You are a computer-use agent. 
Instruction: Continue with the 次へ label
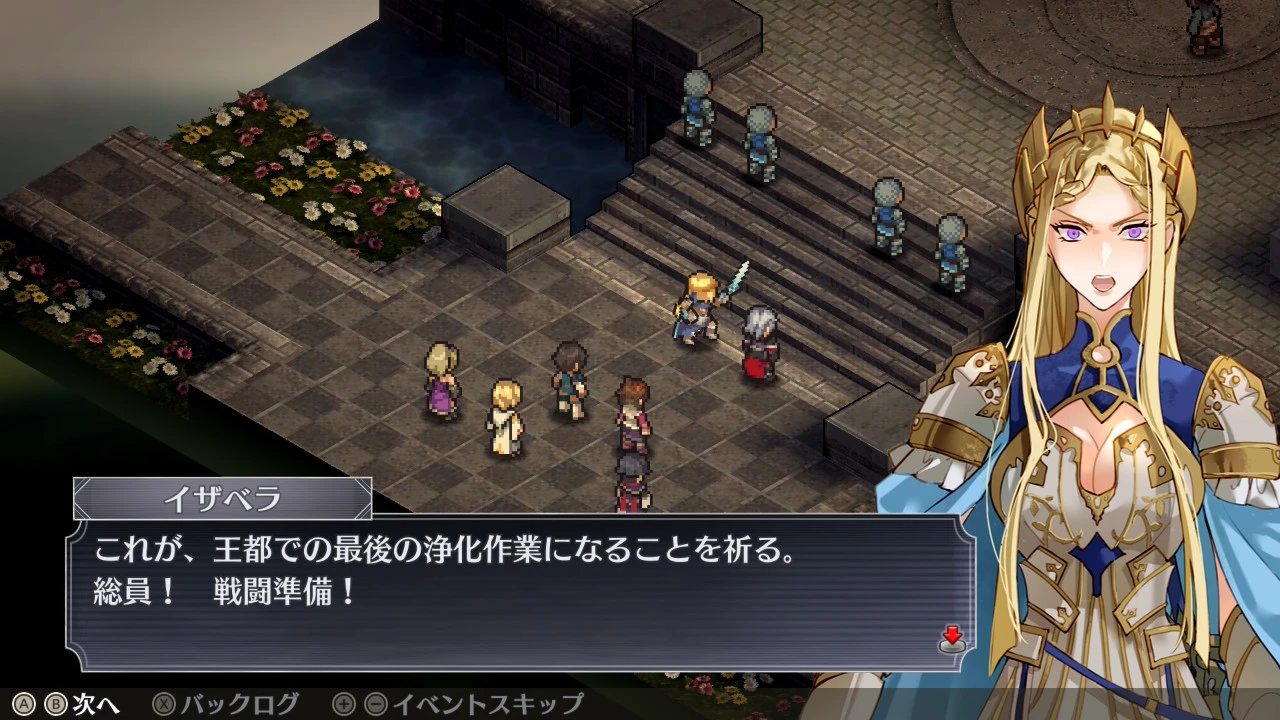point(96,704)
